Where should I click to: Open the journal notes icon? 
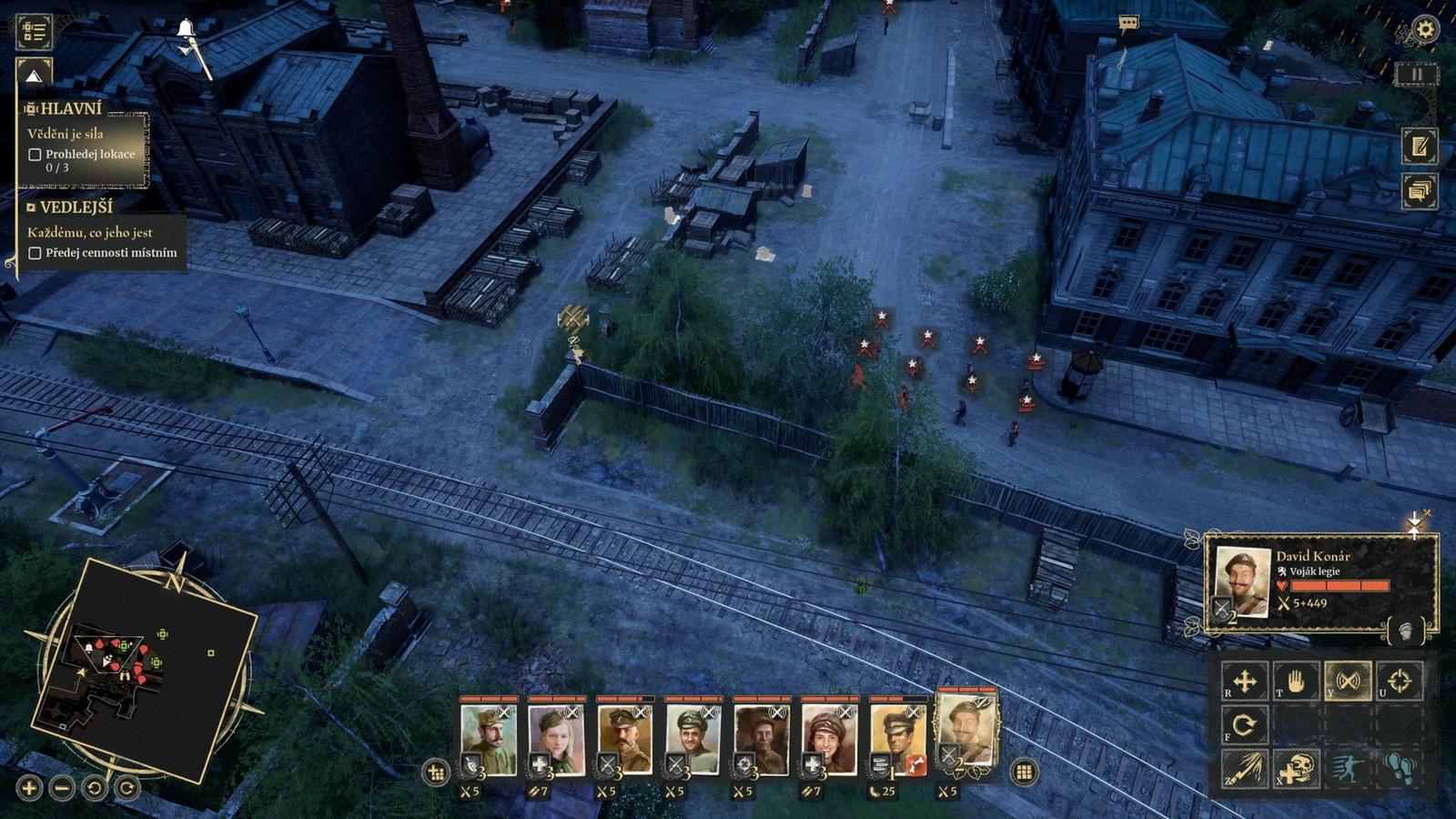[1419, 147]
